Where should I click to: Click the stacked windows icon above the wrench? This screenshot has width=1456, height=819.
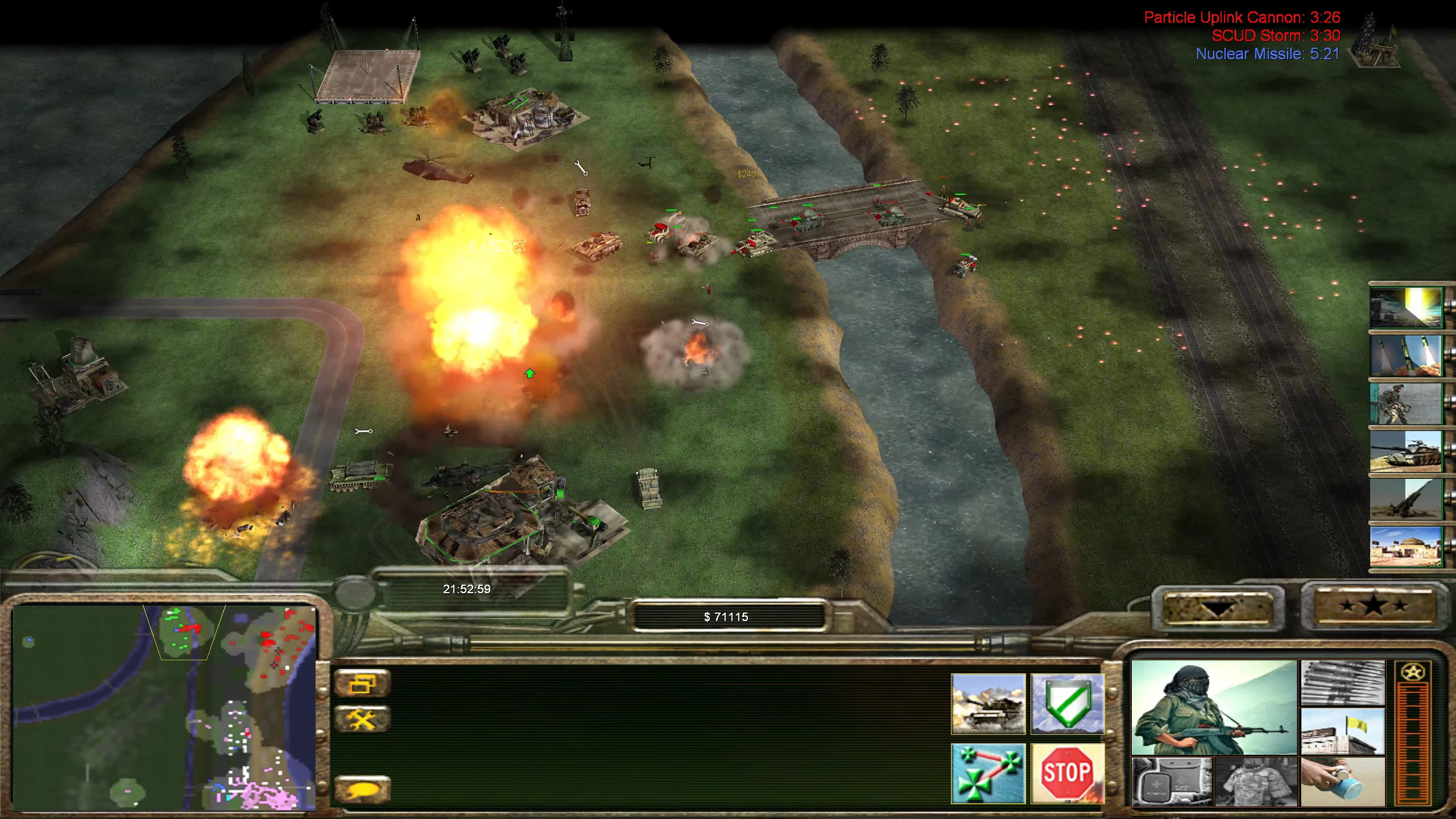point(362,681)
